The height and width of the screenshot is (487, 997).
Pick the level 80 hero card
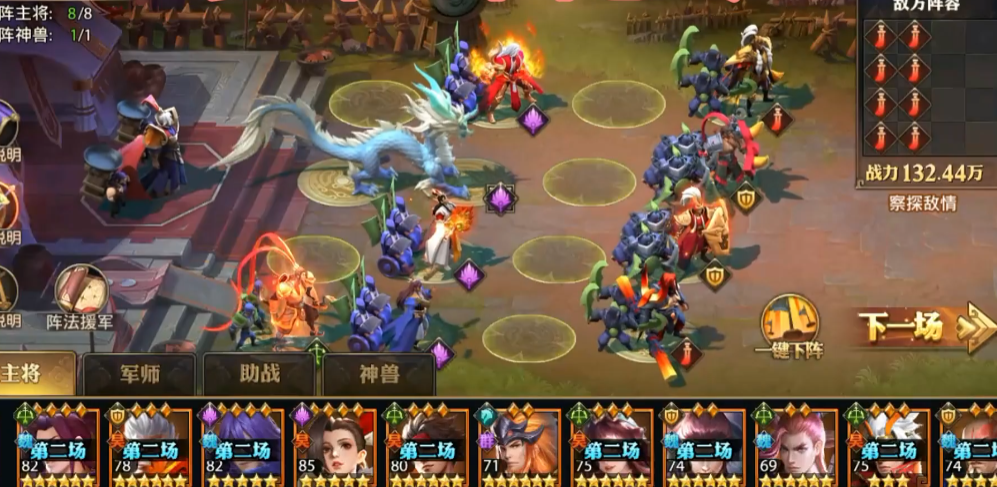click(x=426, y=445)
